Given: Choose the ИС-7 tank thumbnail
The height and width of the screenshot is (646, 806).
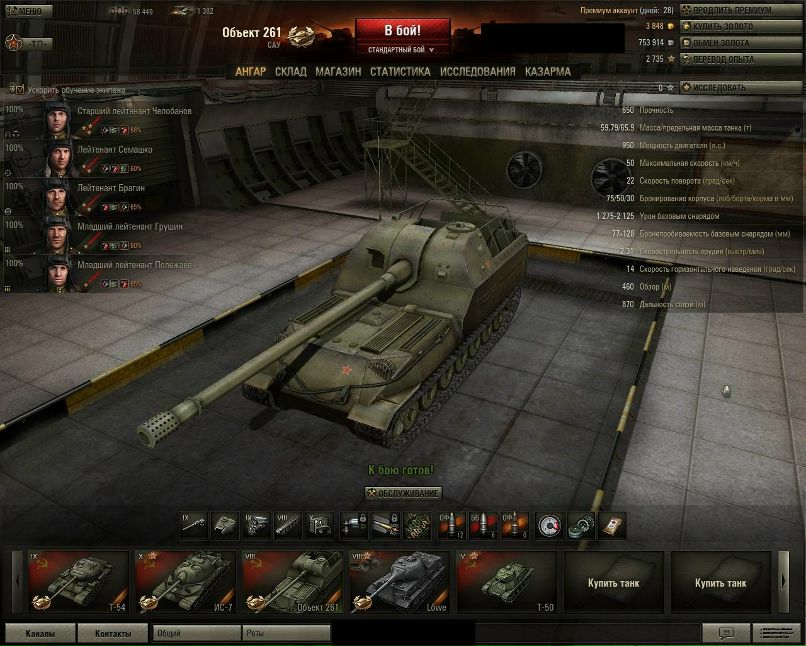Looking at the screenshot, I should pos(185,582).
